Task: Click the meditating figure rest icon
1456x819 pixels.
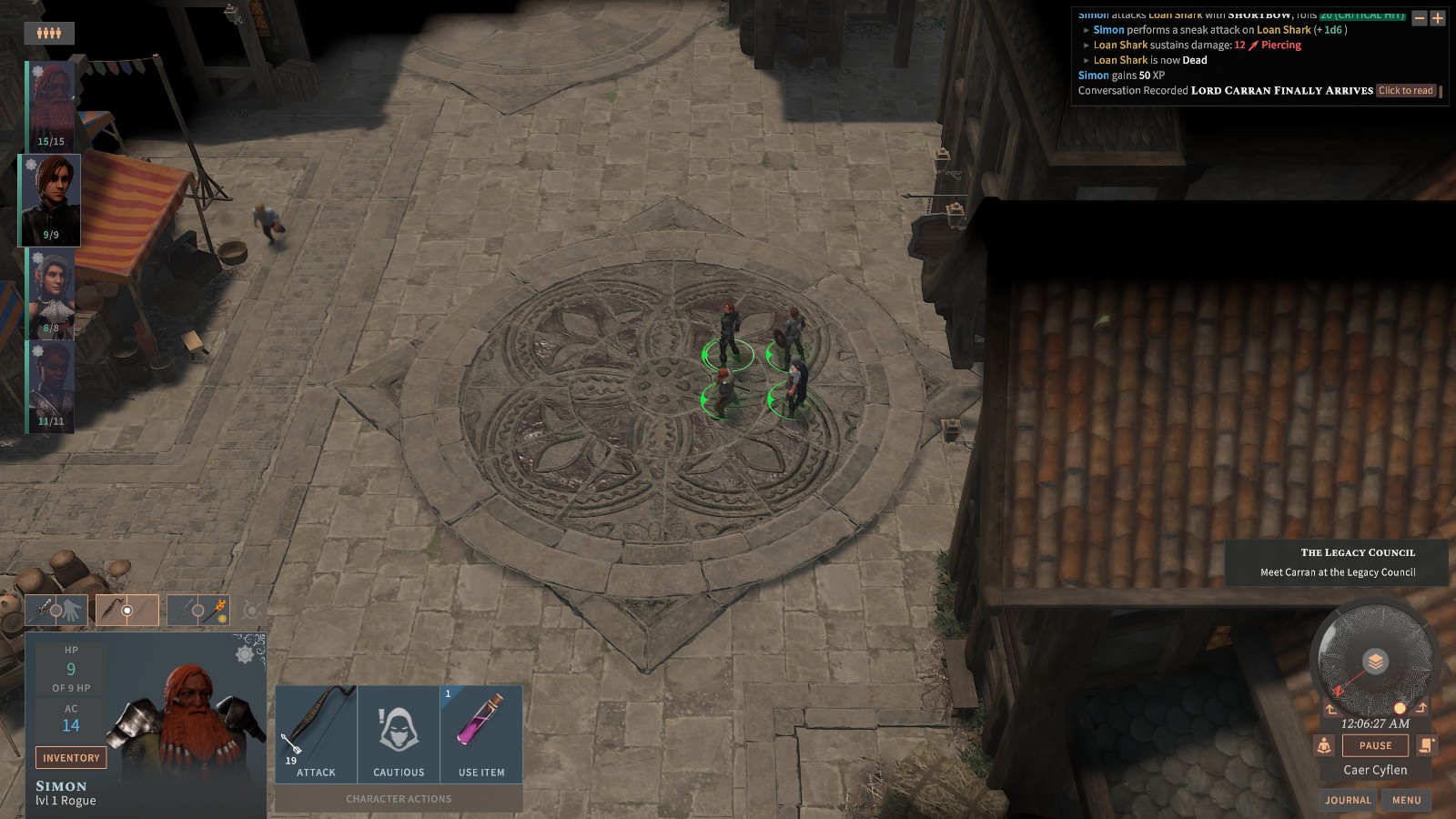Action: (1324, 746)
